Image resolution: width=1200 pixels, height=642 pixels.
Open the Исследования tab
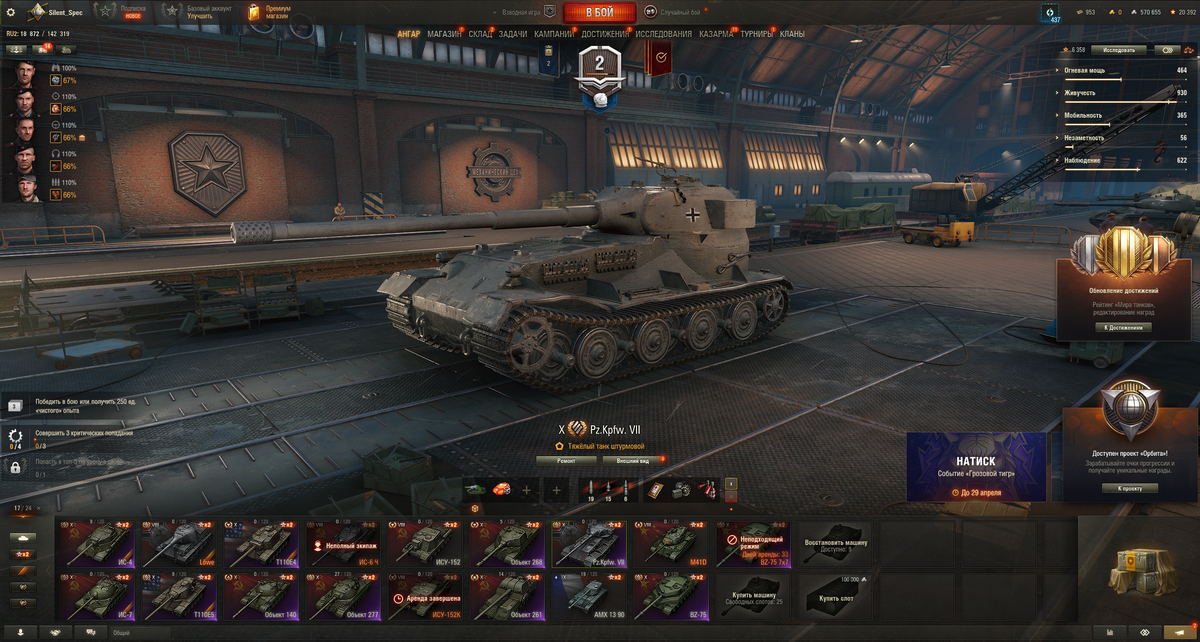[x=663, y=34]
